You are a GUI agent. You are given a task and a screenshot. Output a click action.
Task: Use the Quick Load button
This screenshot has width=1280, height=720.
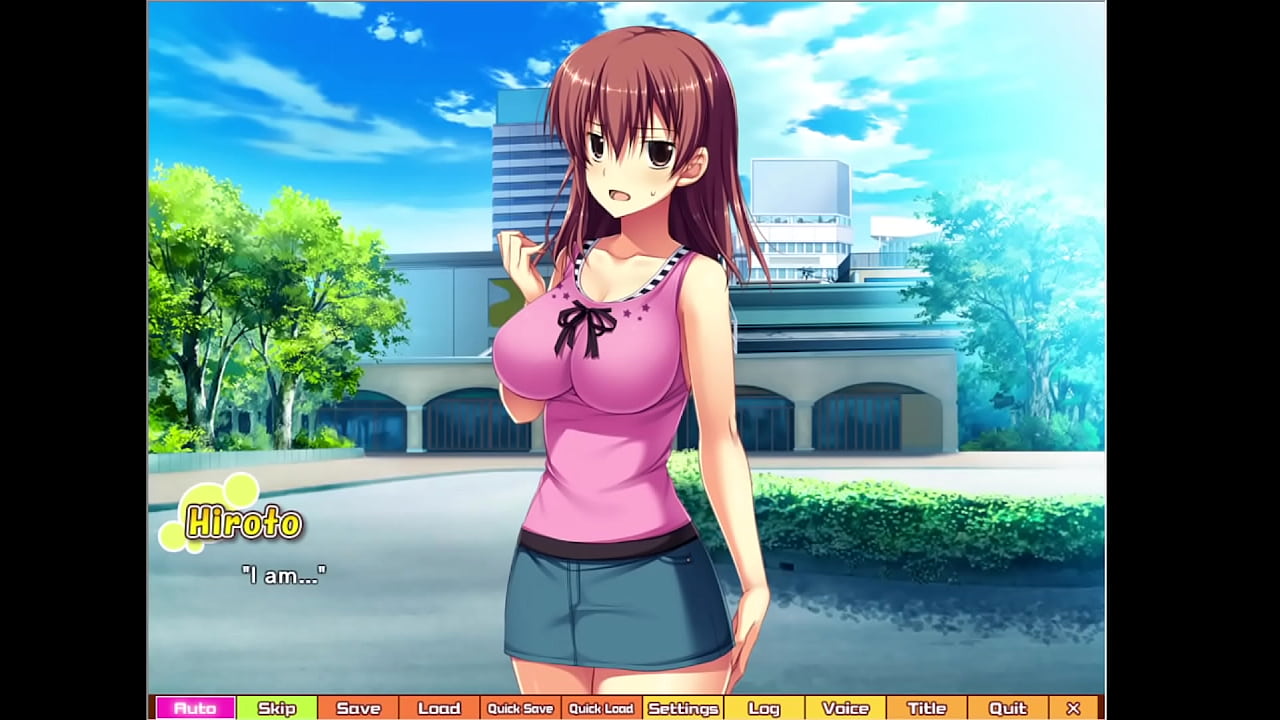point(601,708)
